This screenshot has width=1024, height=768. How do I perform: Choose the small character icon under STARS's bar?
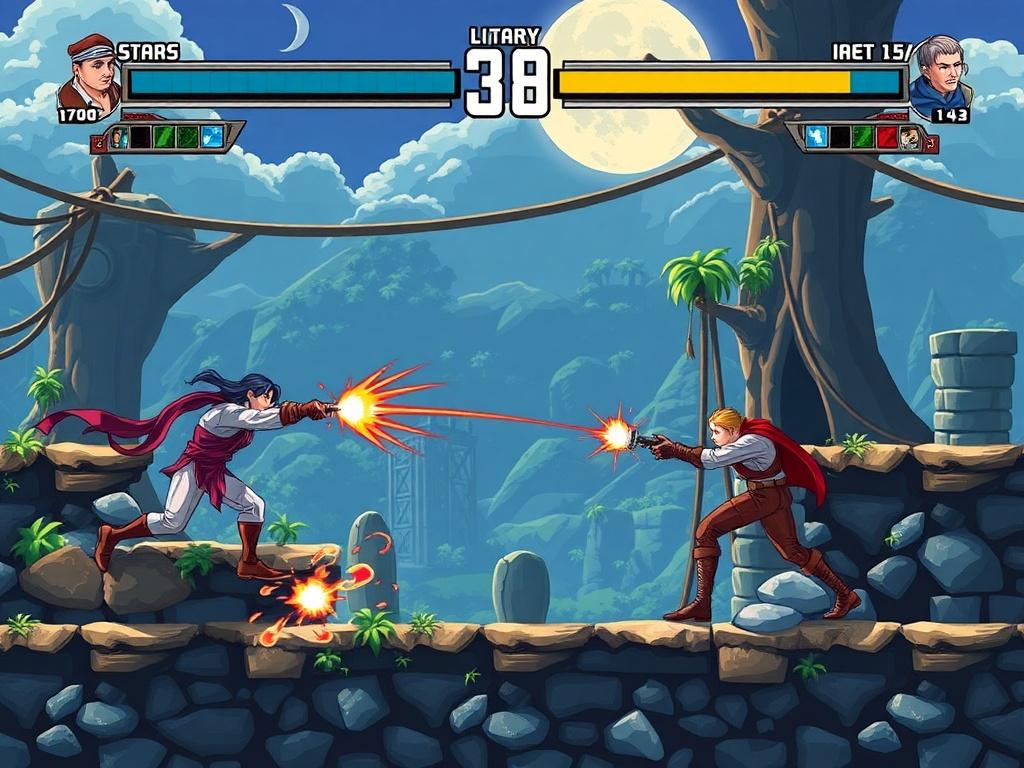[x=119, y=137]
